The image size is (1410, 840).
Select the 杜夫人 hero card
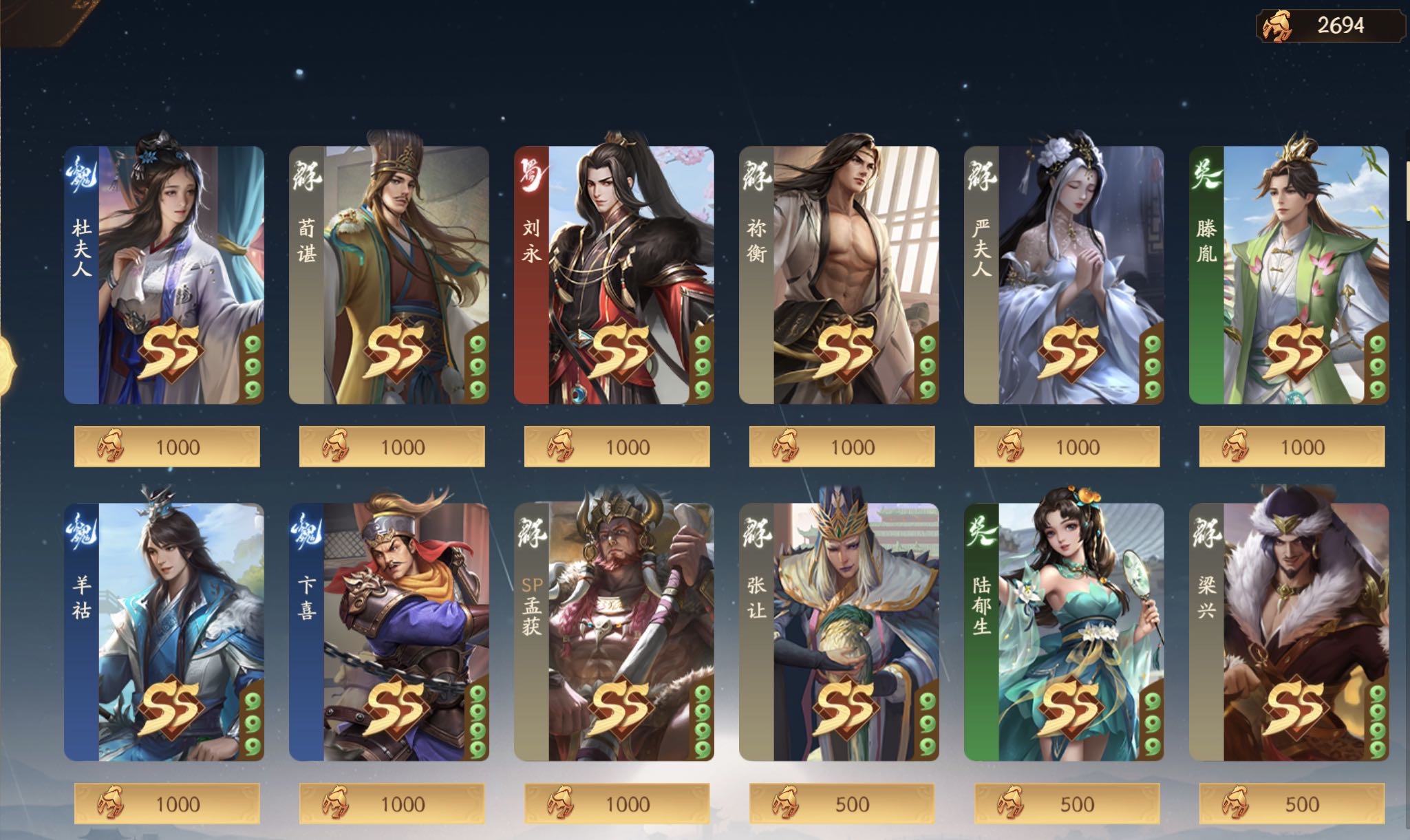[164, 274]
